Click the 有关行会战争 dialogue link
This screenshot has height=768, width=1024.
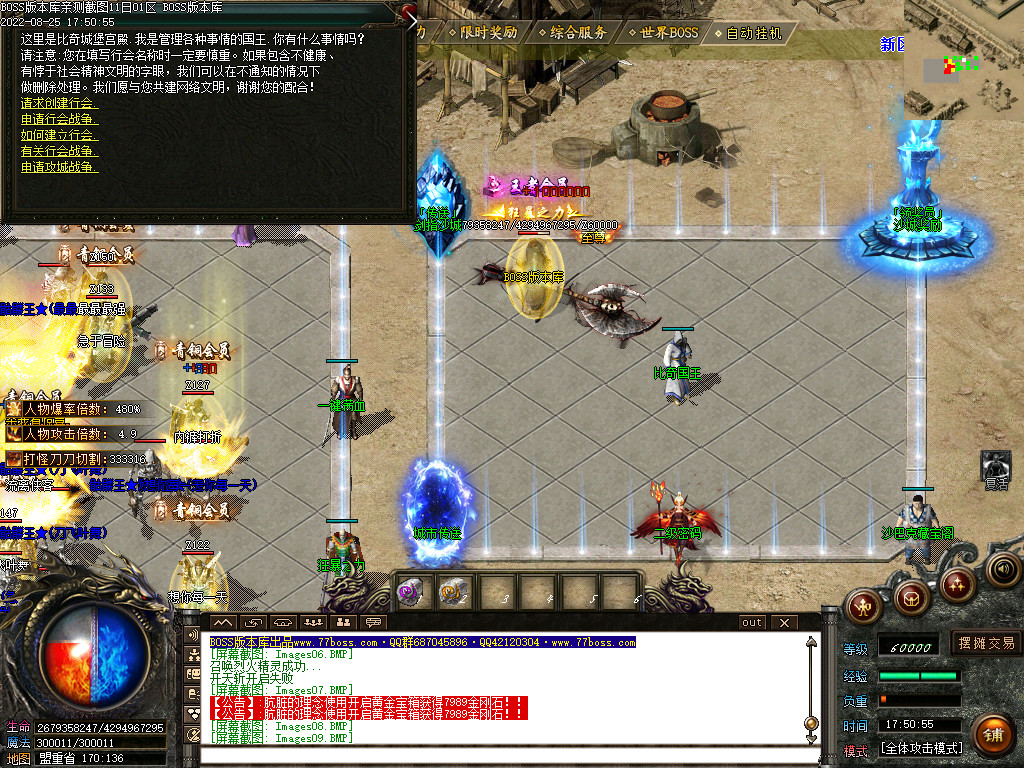(60, 151)
